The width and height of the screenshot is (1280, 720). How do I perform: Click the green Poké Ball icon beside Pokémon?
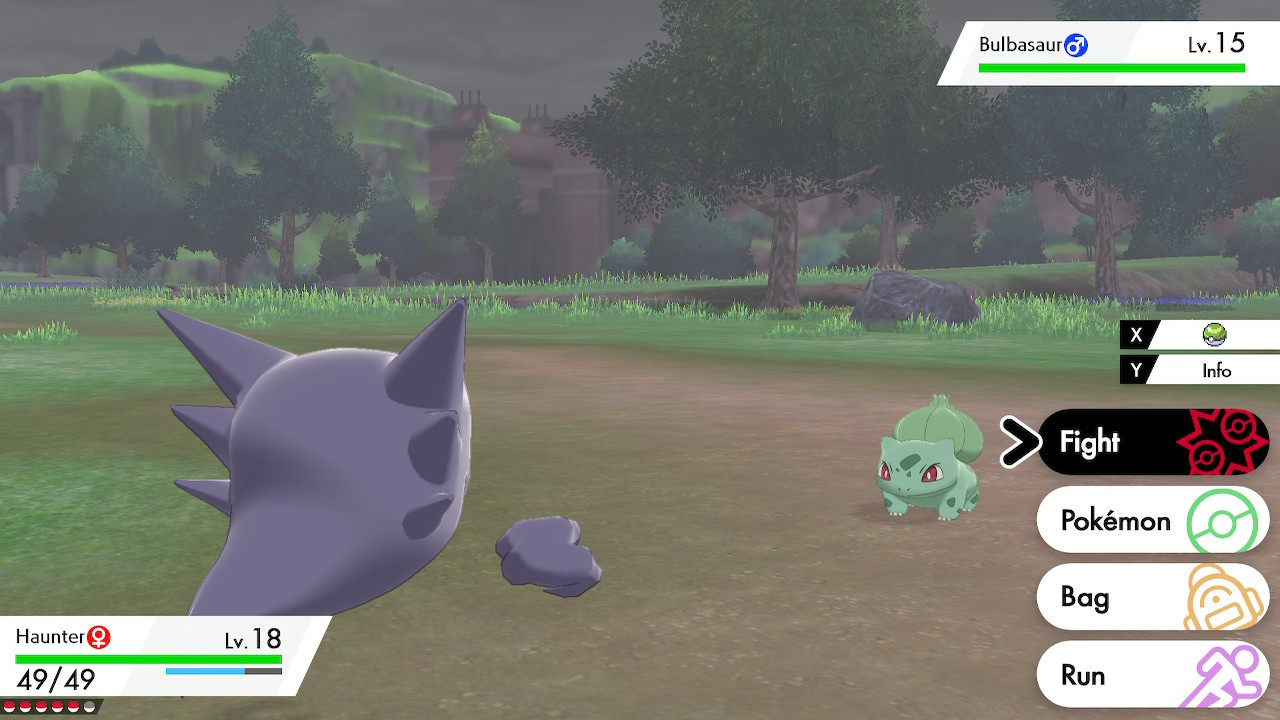(1221, 520)
